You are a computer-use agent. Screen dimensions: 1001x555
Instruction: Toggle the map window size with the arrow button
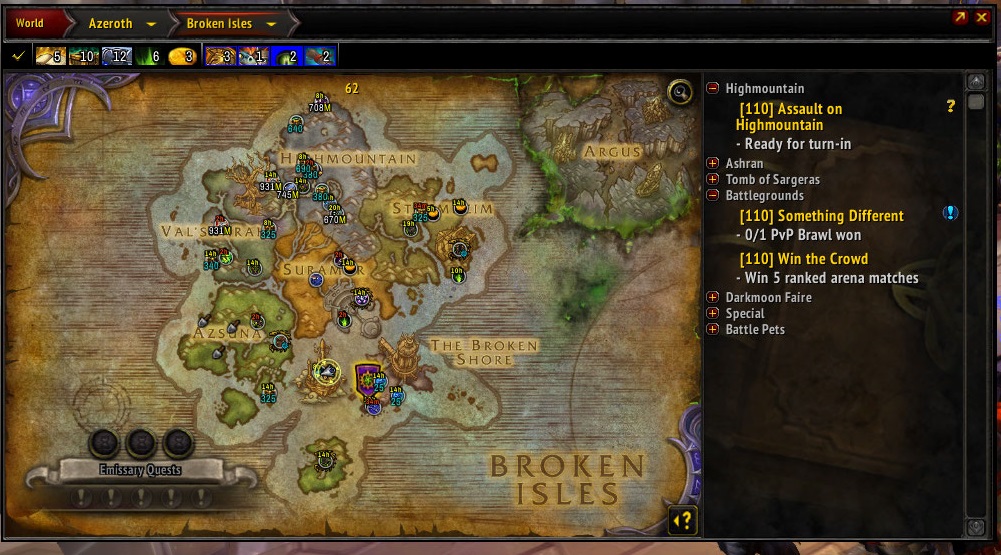pos(960,18)
